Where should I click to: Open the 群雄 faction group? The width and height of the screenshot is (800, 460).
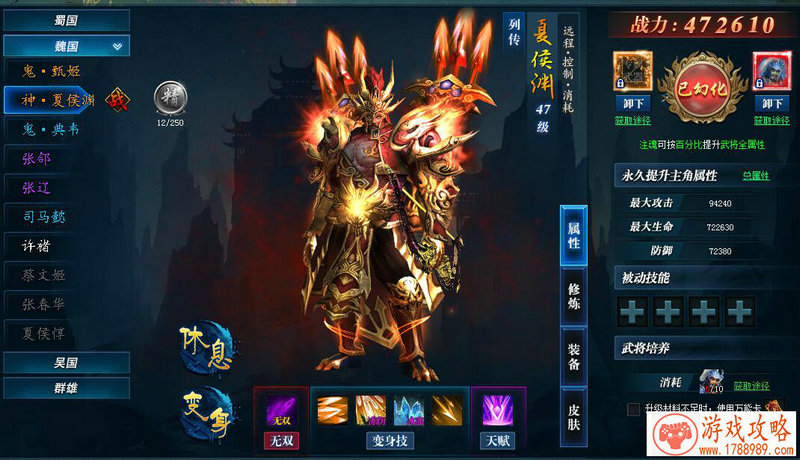pyautogui.click(x=66, y=387)
